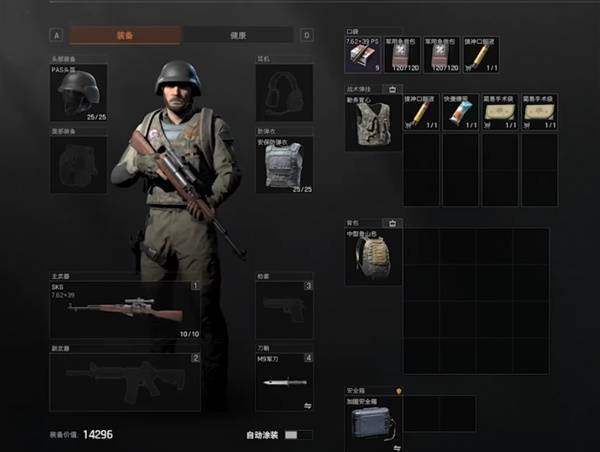Click the chest rig header icon button
The width and height of the screenshot is (600, 452).
tap(394, 89)
